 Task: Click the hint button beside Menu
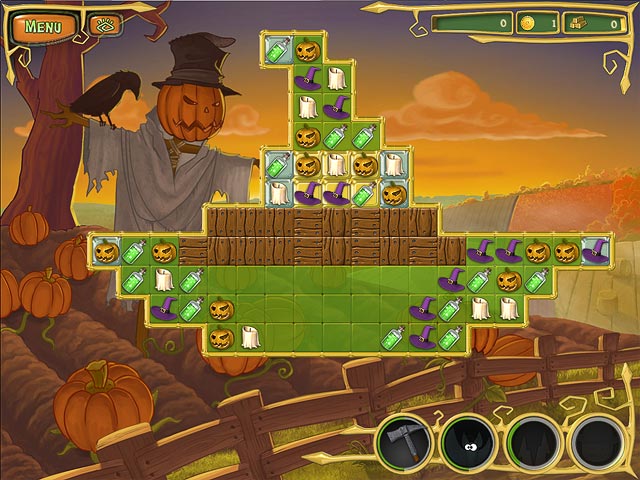pos(102,25)
